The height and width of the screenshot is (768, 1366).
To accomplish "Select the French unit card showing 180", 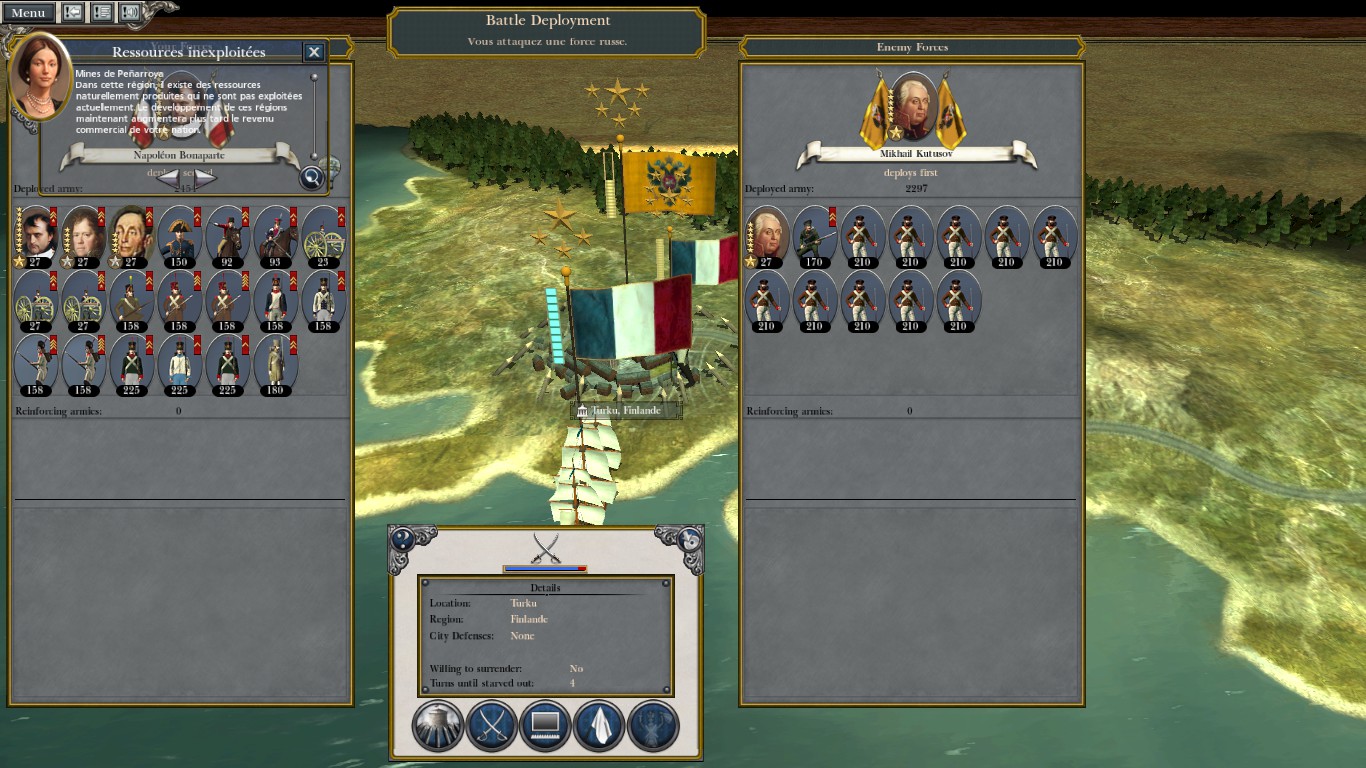I will (x=275, y=365).
